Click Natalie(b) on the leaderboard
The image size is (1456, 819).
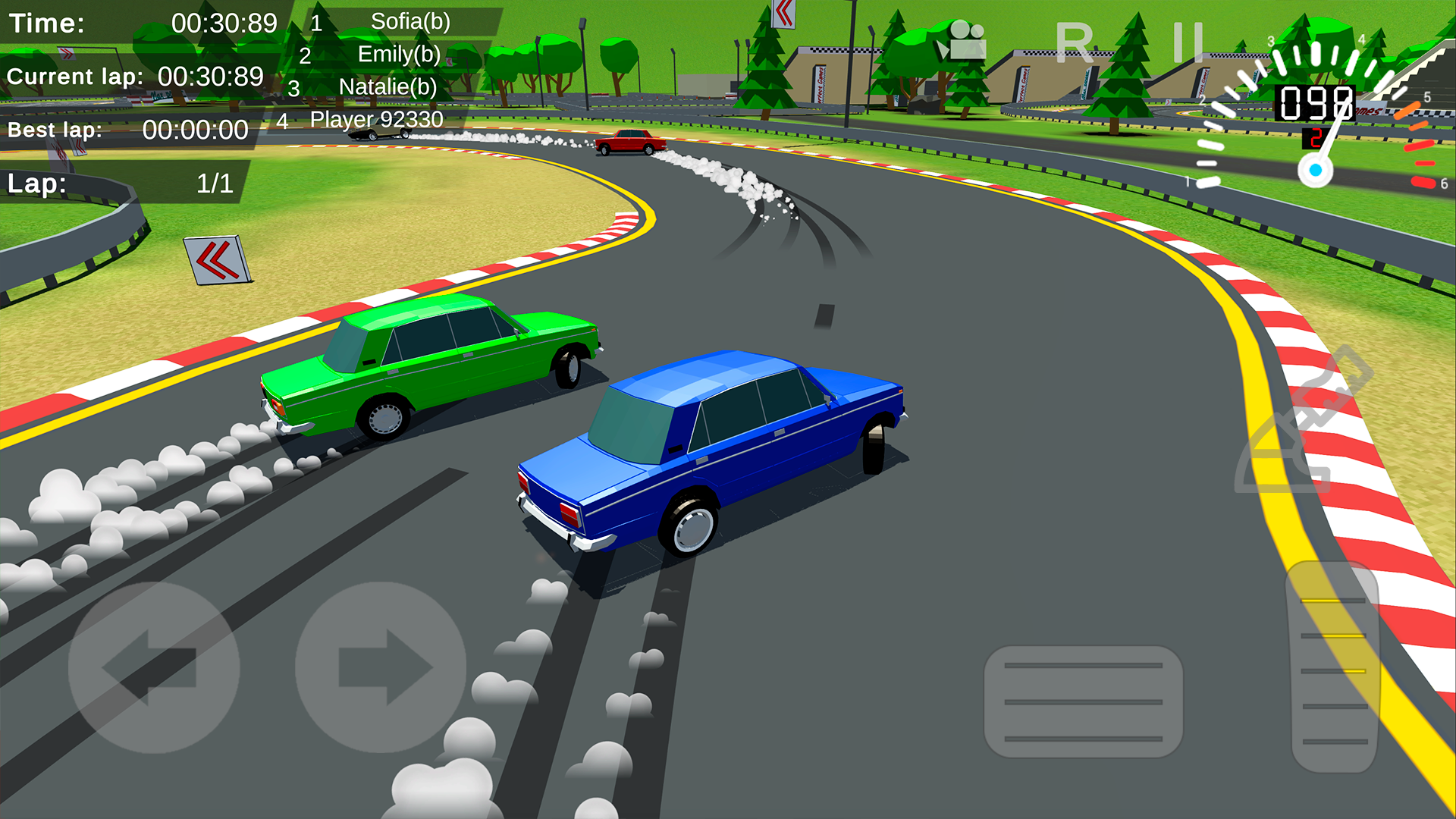click(388, 86)
